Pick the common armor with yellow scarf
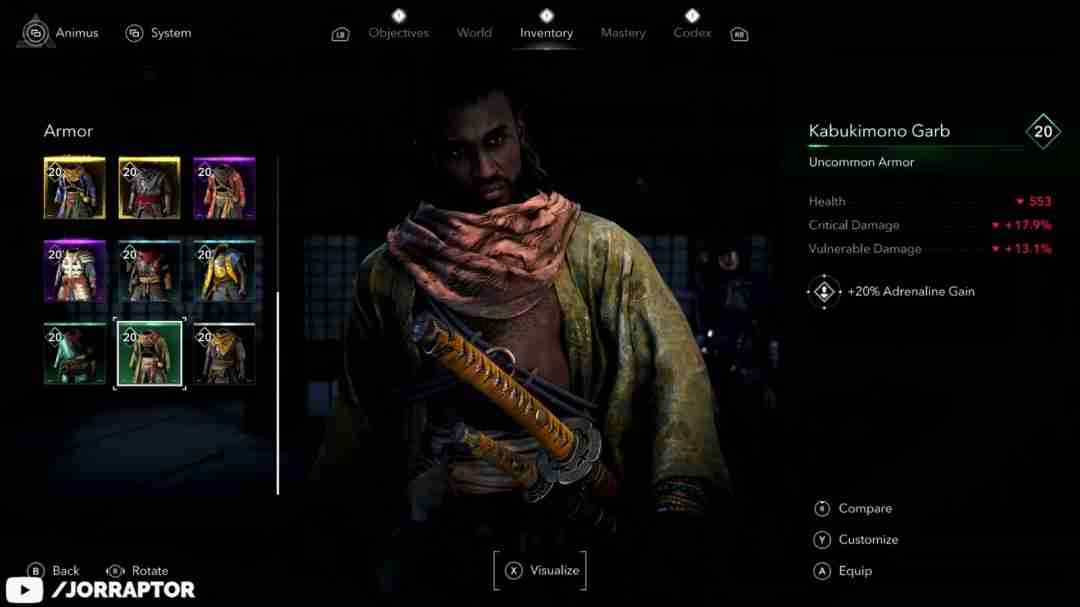Image resolution: width=1080 pixels, height=607 pixels. pos(224,354)
